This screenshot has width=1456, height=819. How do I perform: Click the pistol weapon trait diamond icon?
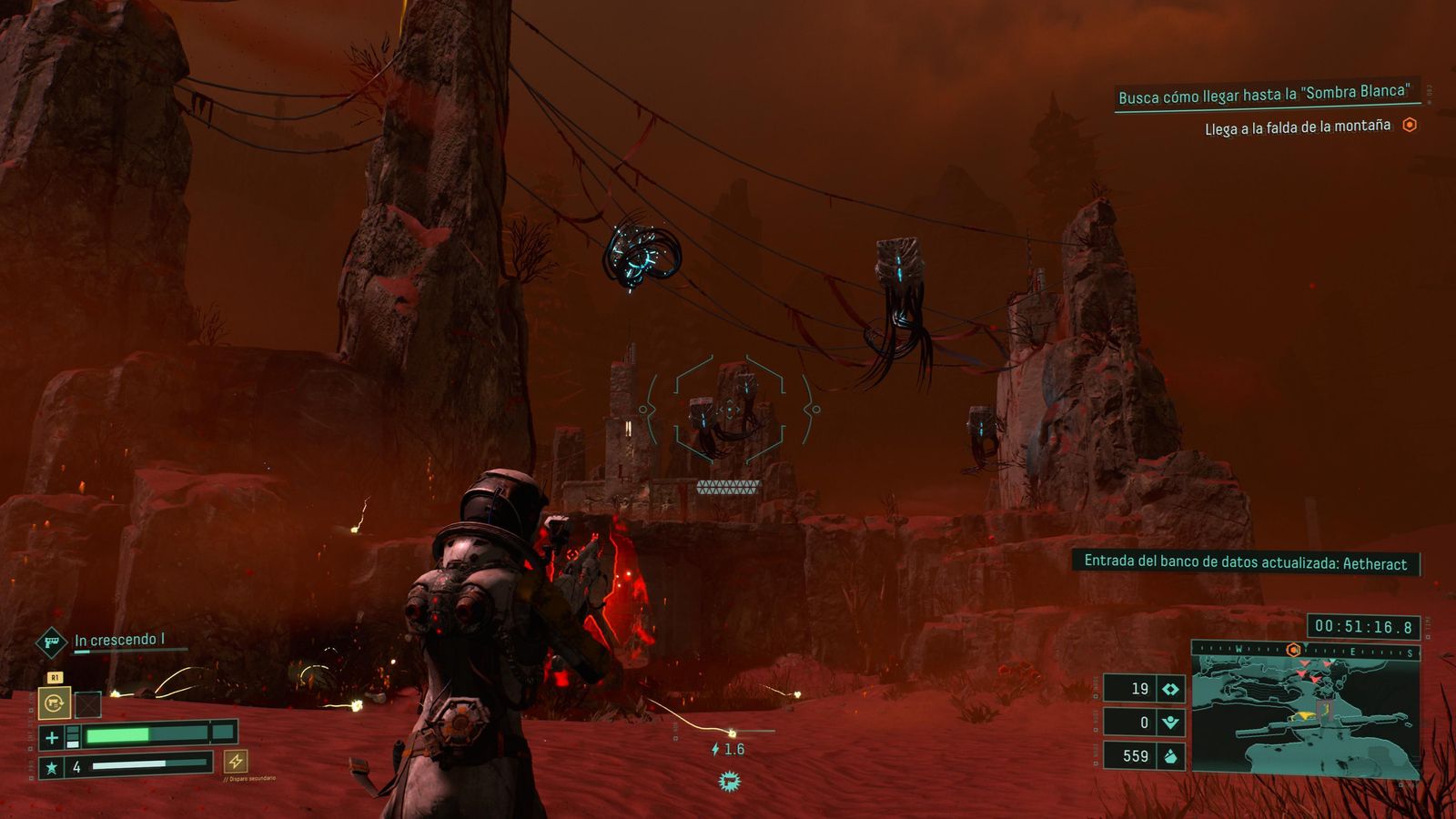click(52, 642)
